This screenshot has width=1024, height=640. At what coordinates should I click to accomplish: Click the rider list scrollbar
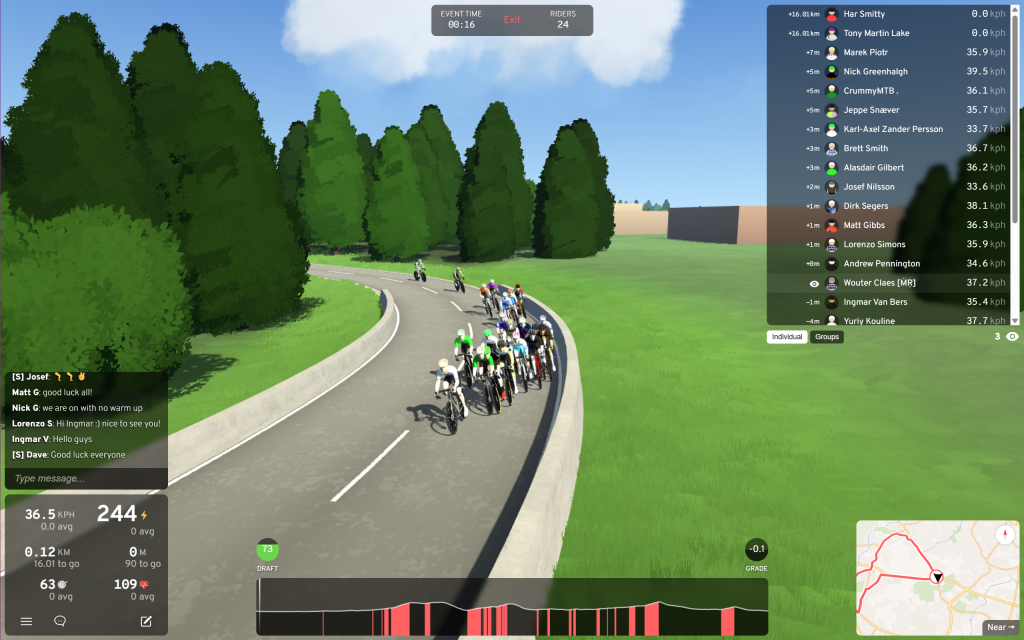pos(1016,165)
